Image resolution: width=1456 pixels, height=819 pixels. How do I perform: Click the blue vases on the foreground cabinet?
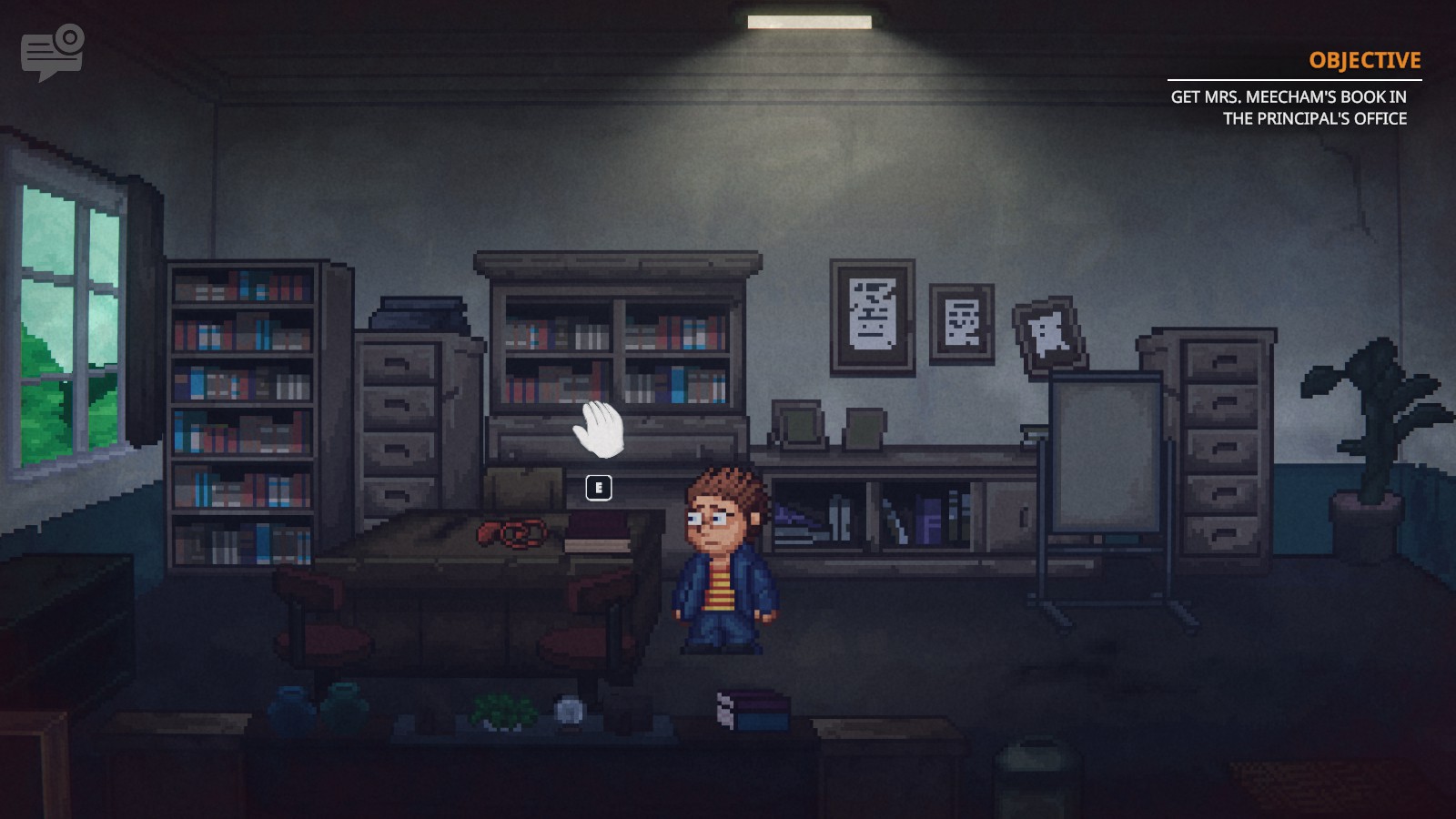click(318, 701)
